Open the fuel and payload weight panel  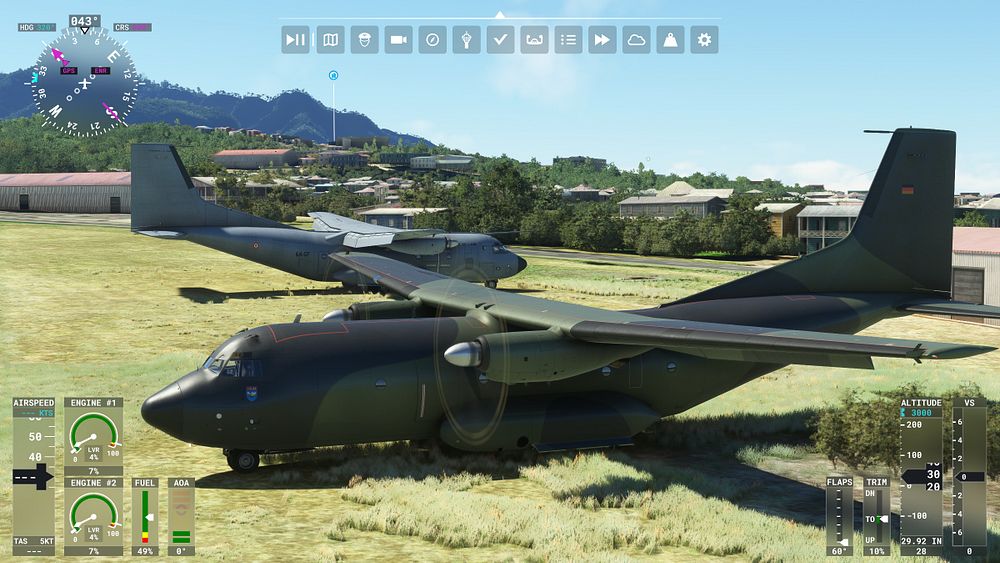point(670,40)
